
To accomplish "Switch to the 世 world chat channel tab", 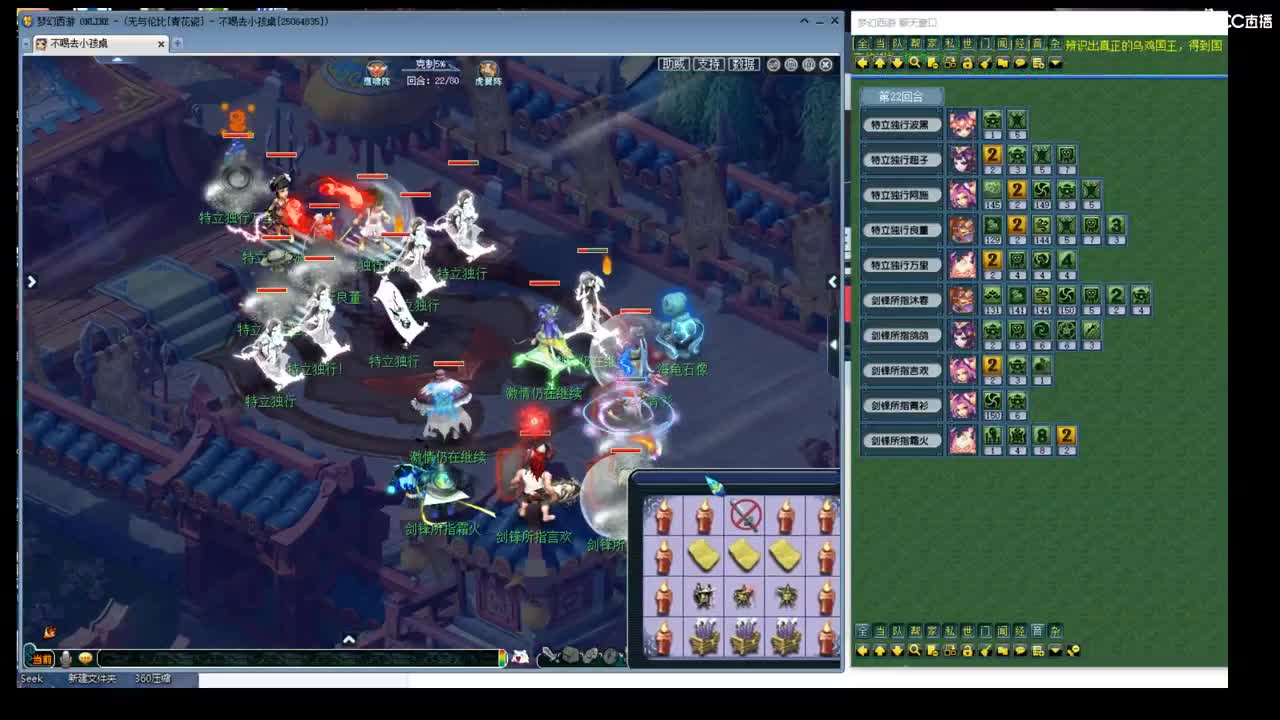I will tap(966, 44).
